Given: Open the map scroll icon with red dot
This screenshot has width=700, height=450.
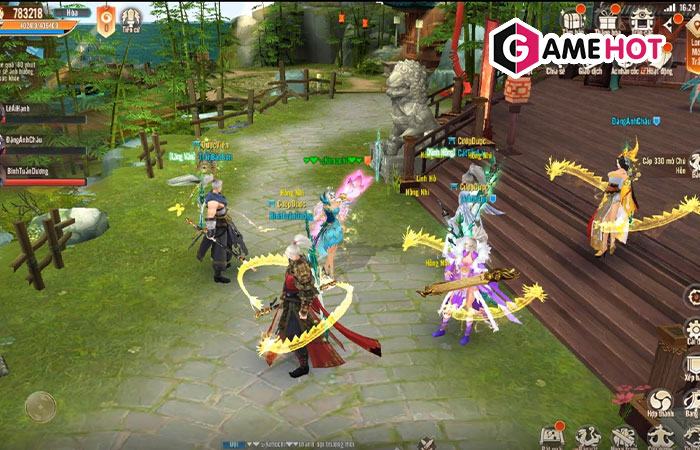Looking at the screenshot, I should pyautogui.click(x=551, y=436).
